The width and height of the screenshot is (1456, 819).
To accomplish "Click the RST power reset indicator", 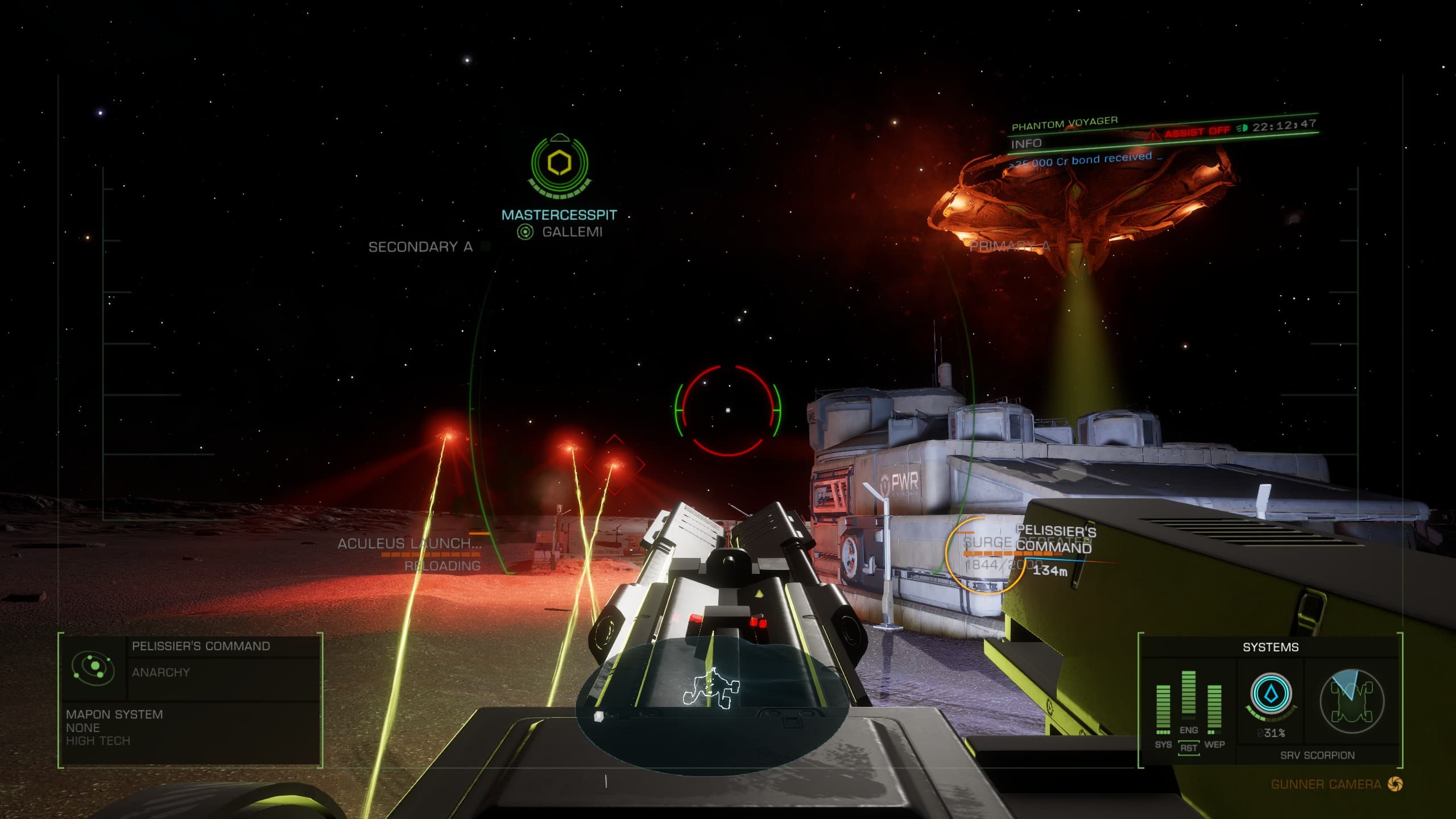I will click(1189, 748).
